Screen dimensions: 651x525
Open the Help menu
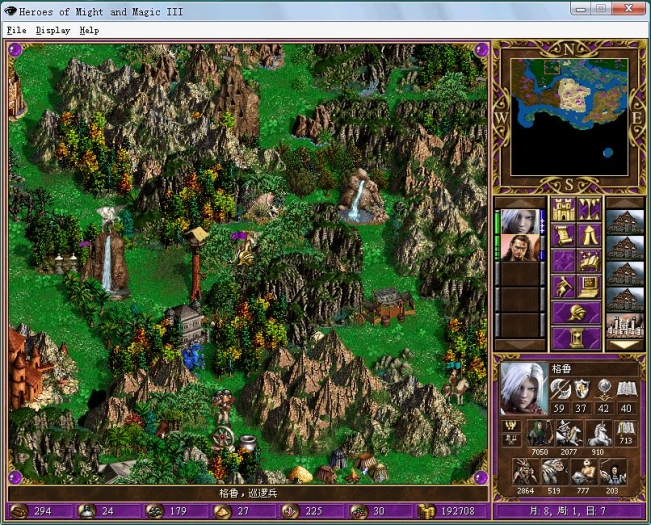(x=90, y=30)
